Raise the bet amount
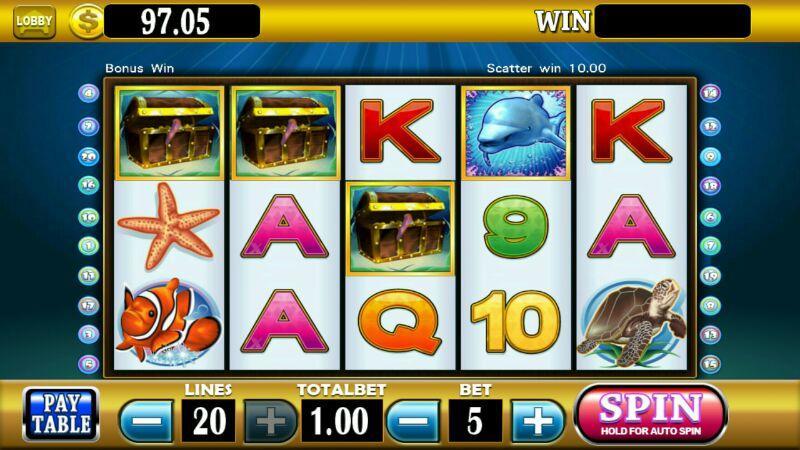800x450 pixels. pos(538,420)
